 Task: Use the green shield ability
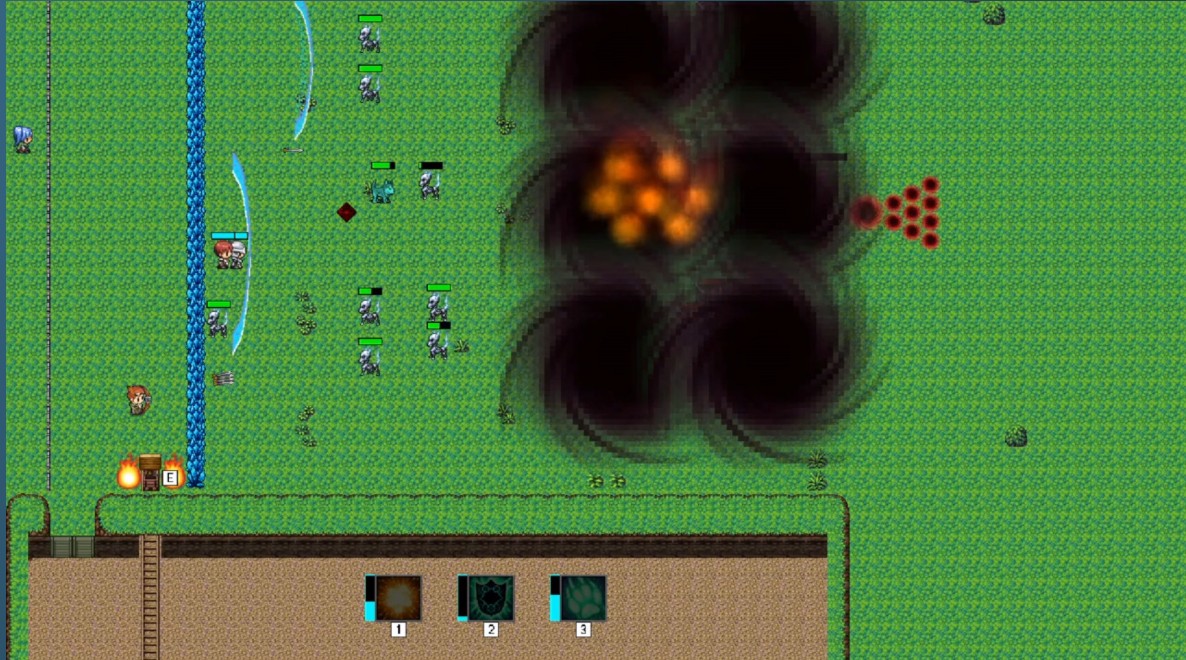coord(490,598)
